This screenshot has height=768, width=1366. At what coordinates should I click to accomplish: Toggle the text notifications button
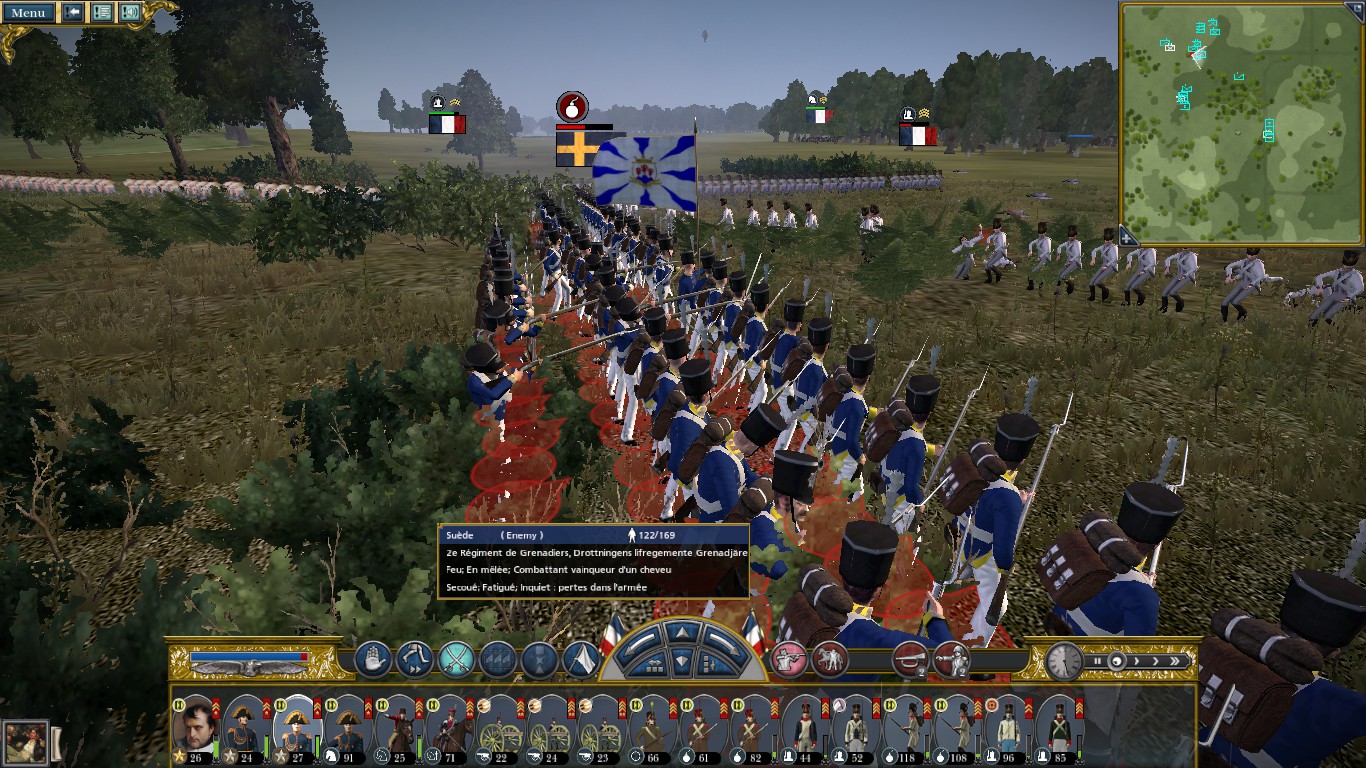[x=102, y=13]
